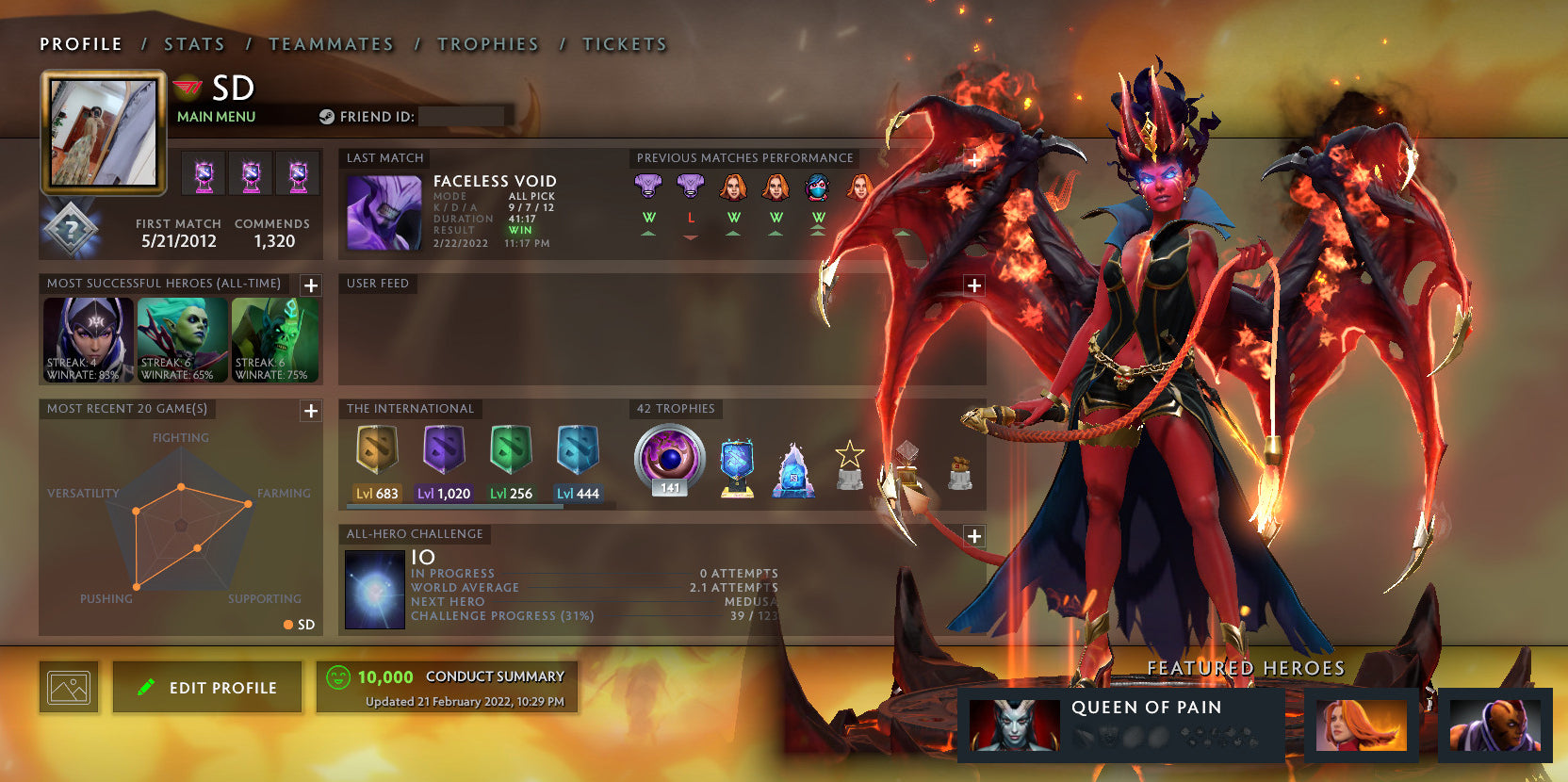Switch to the STATS tab
The width and height of the screenshot is (1568, 782).
[x=193, y=43]
